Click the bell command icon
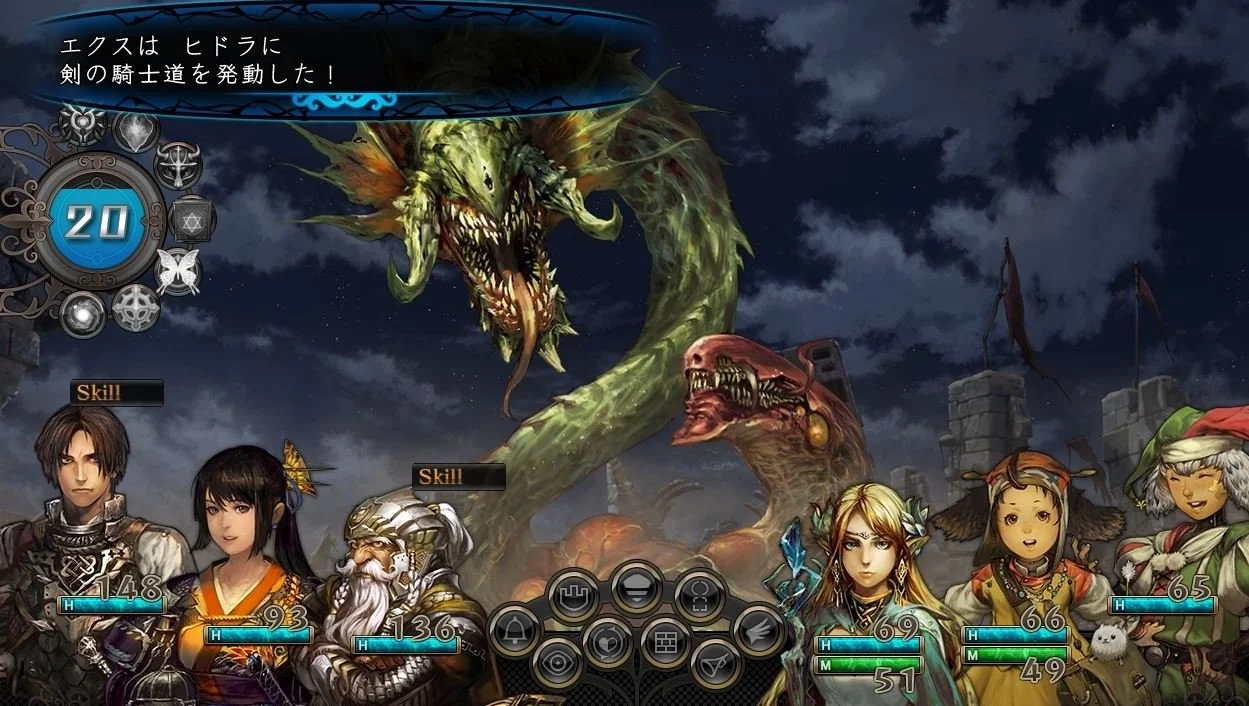The height and width of the screenshot is (706, 1249). tap(514, 630)
